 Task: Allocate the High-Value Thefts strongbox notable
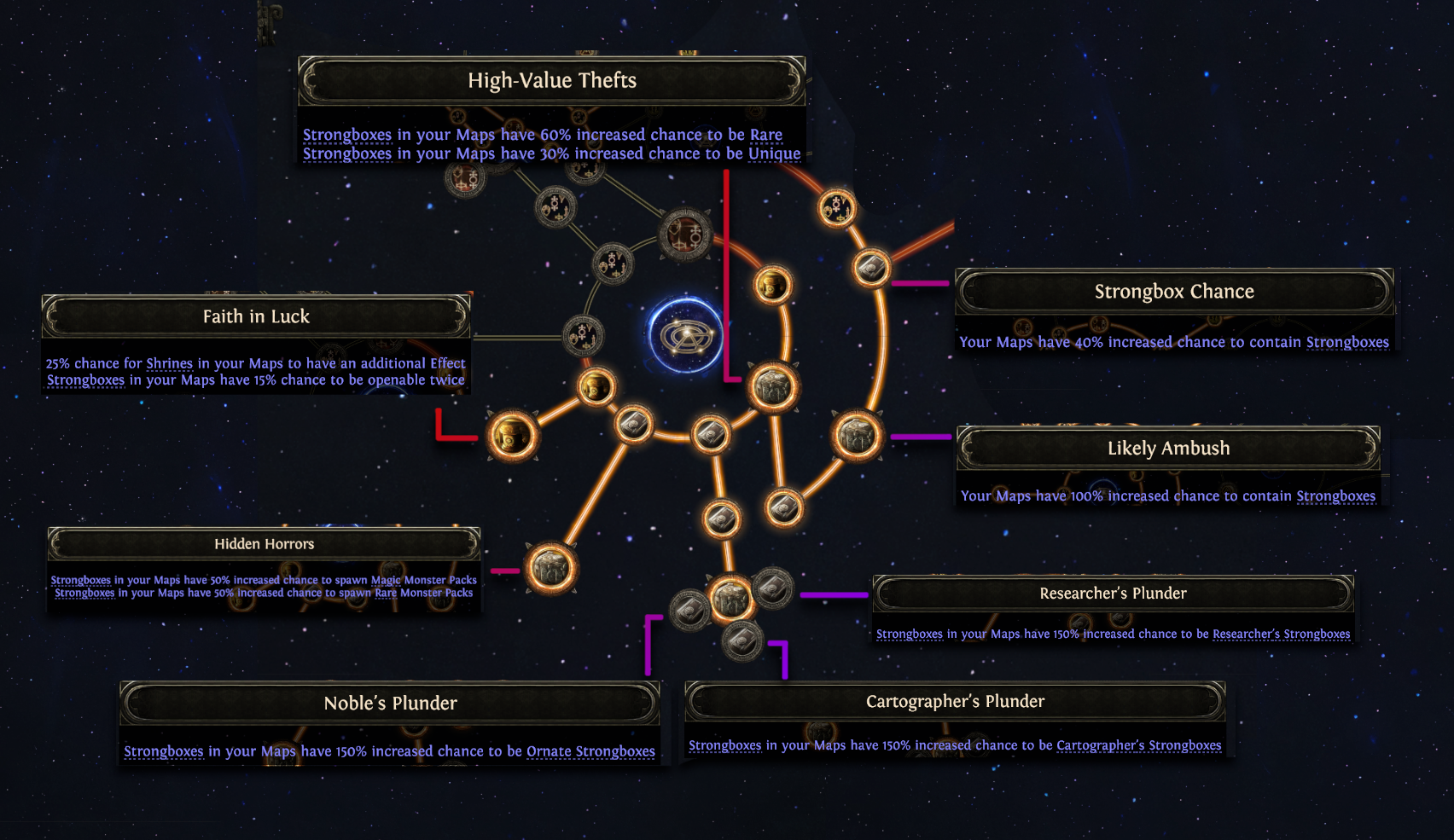click(773, 386)
